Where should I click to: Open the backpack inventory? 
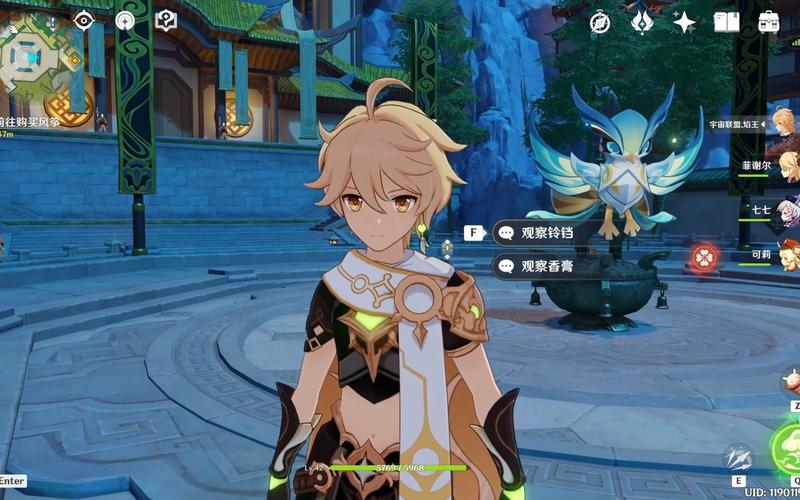coord(769,22)
